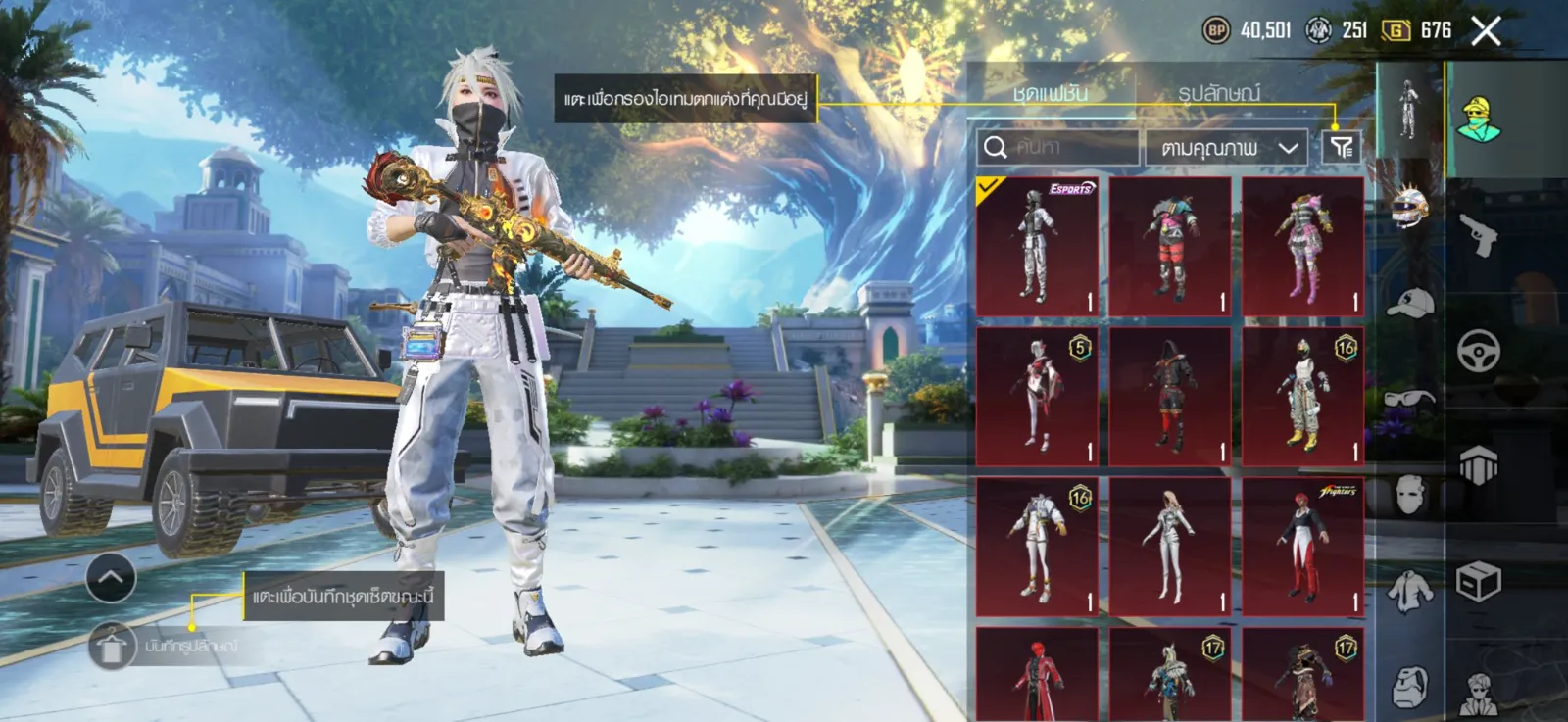Pick the King of Fighters red-haired outfit
The width and height of the screenshot is (1568, 722).
(x=1302, y=546)
